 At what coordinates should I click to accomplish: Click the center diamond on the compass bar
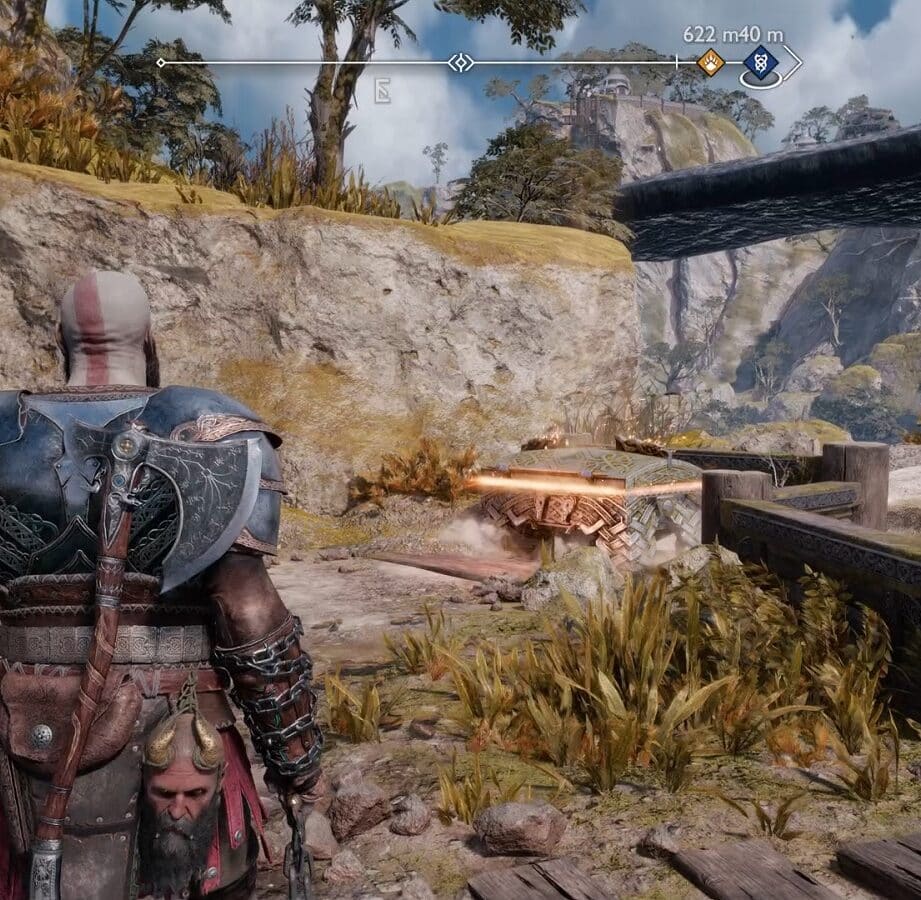(460, 63)
